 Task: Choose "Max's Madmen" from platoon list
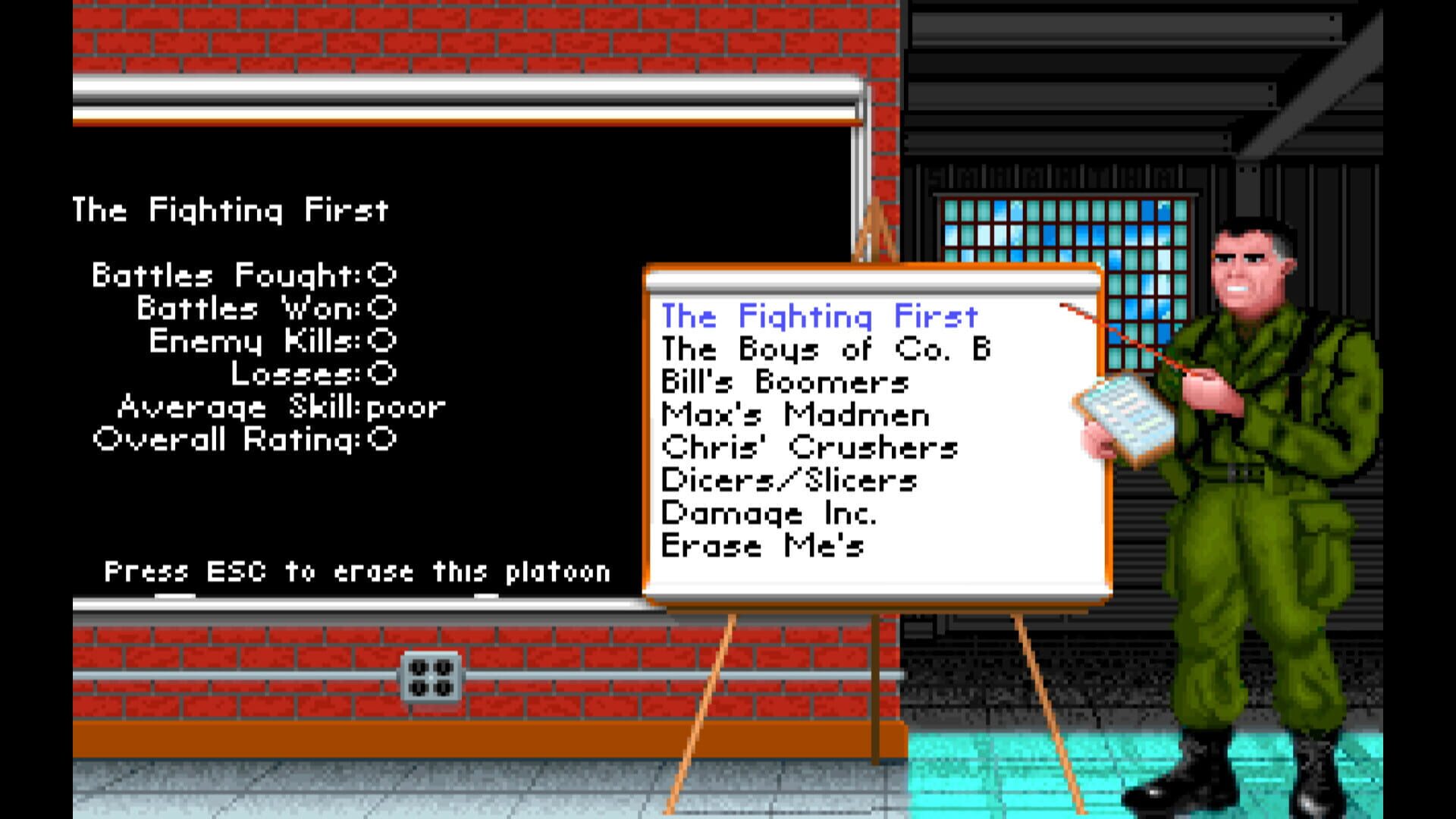[792, 416]
